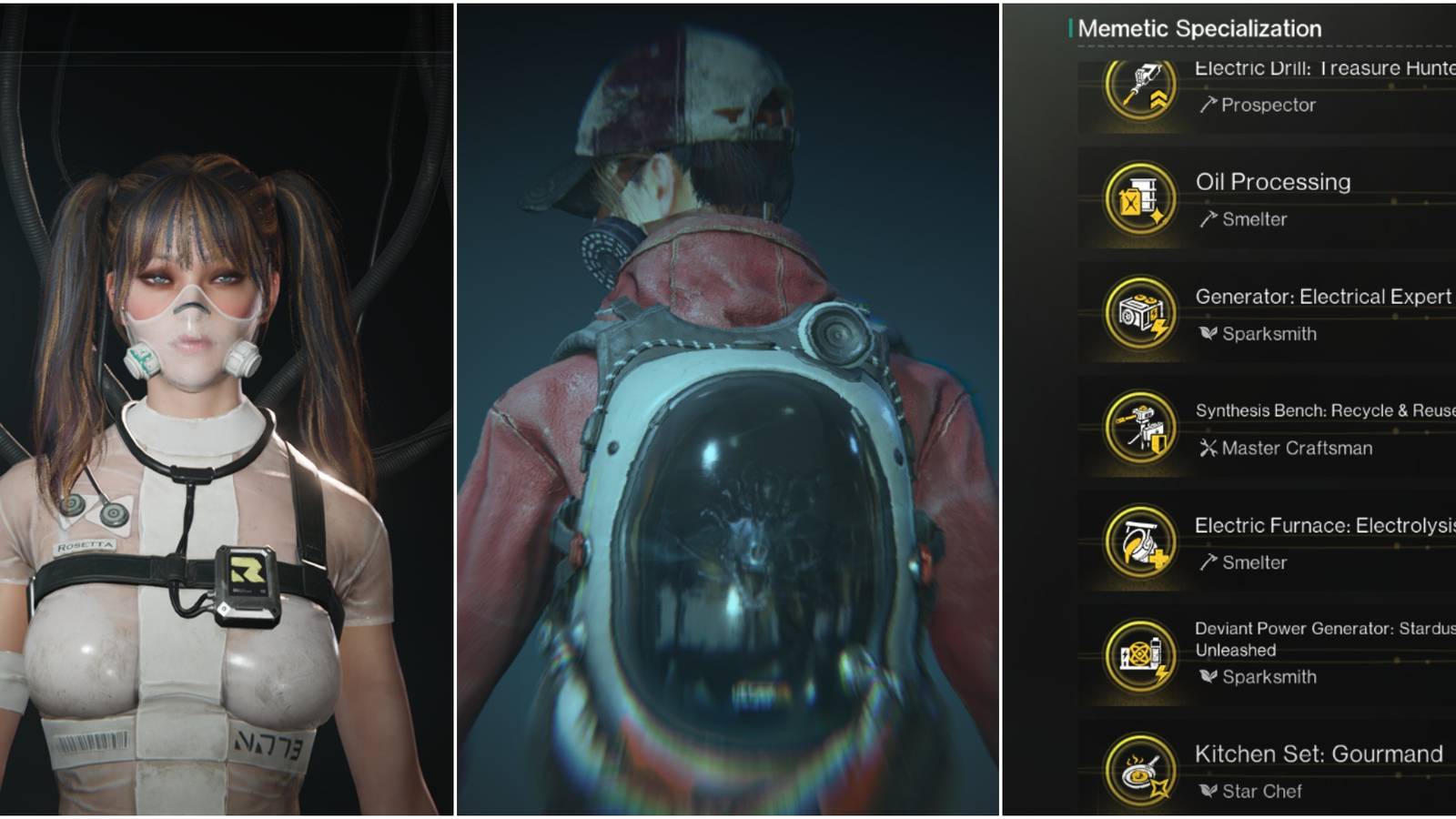Image resolution: width=1456 pixels, height=819 pixels.
Task: Click the pickaxe icon beside Prospector
Action: [1208, 105]
